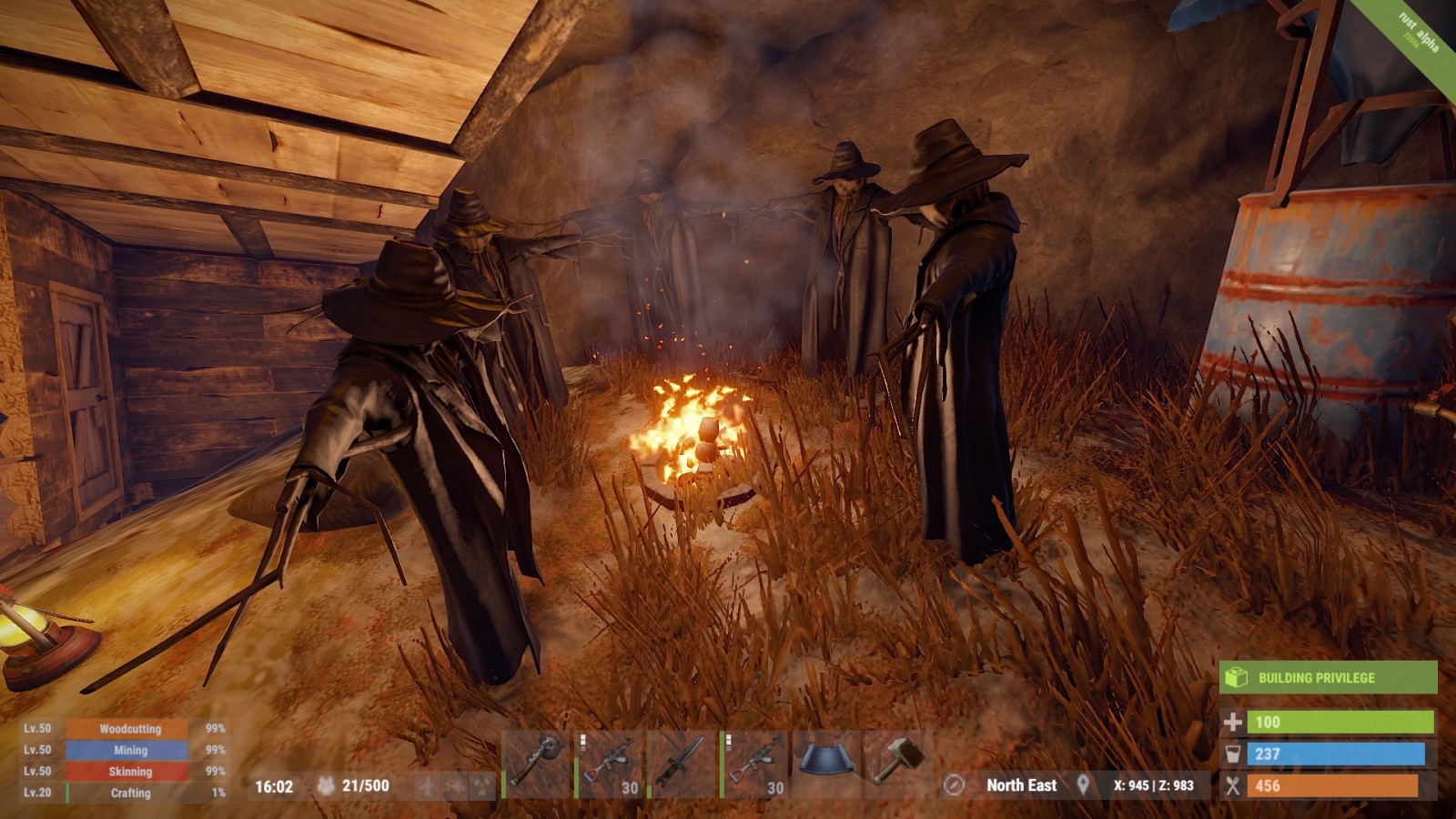This screenshot has width=1456, height=819.
Task: Equip the sword from the hotbar
Action: [x=683, y=763]
